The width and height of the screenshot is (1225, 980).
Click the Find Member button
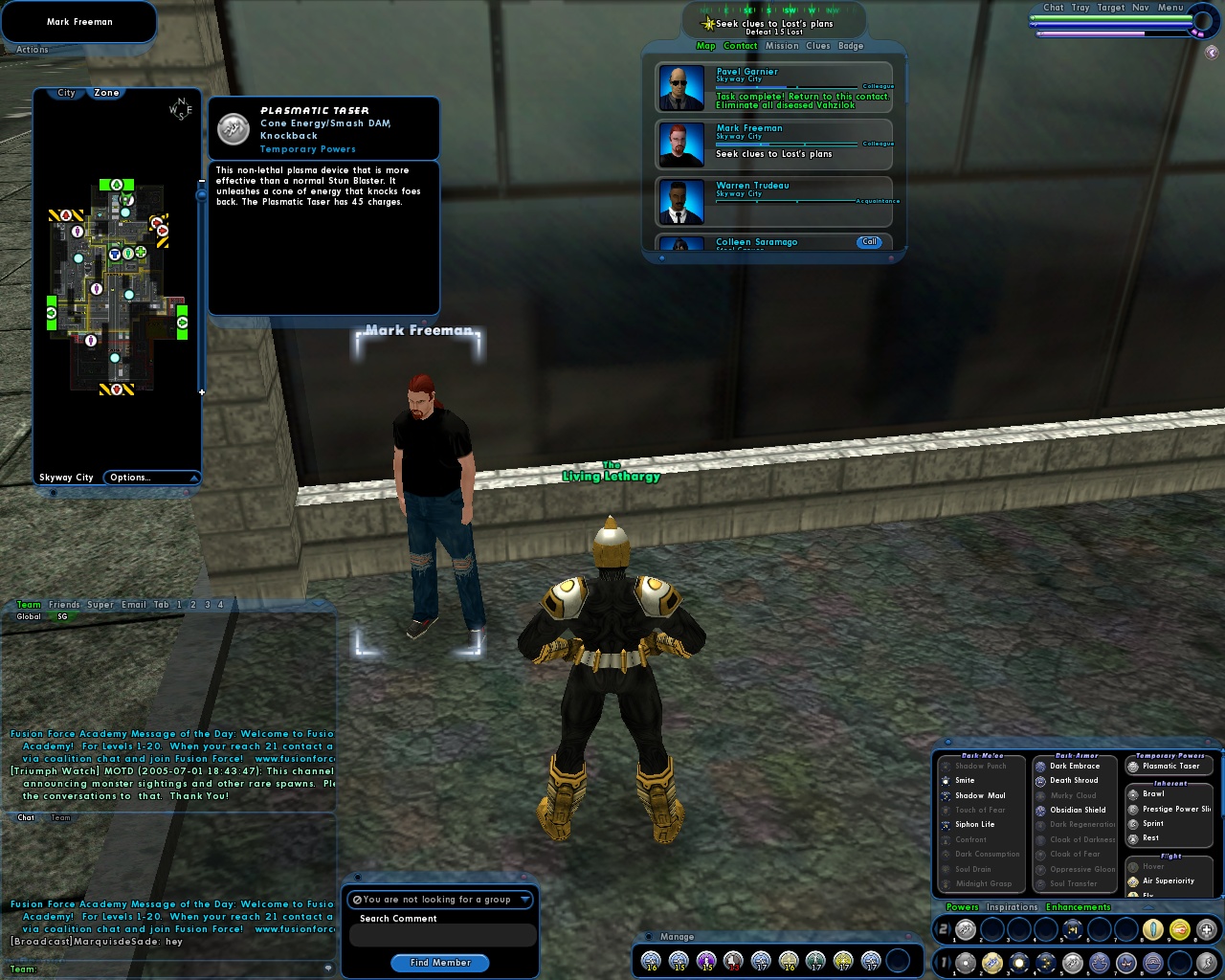click(x=439, y=963)
